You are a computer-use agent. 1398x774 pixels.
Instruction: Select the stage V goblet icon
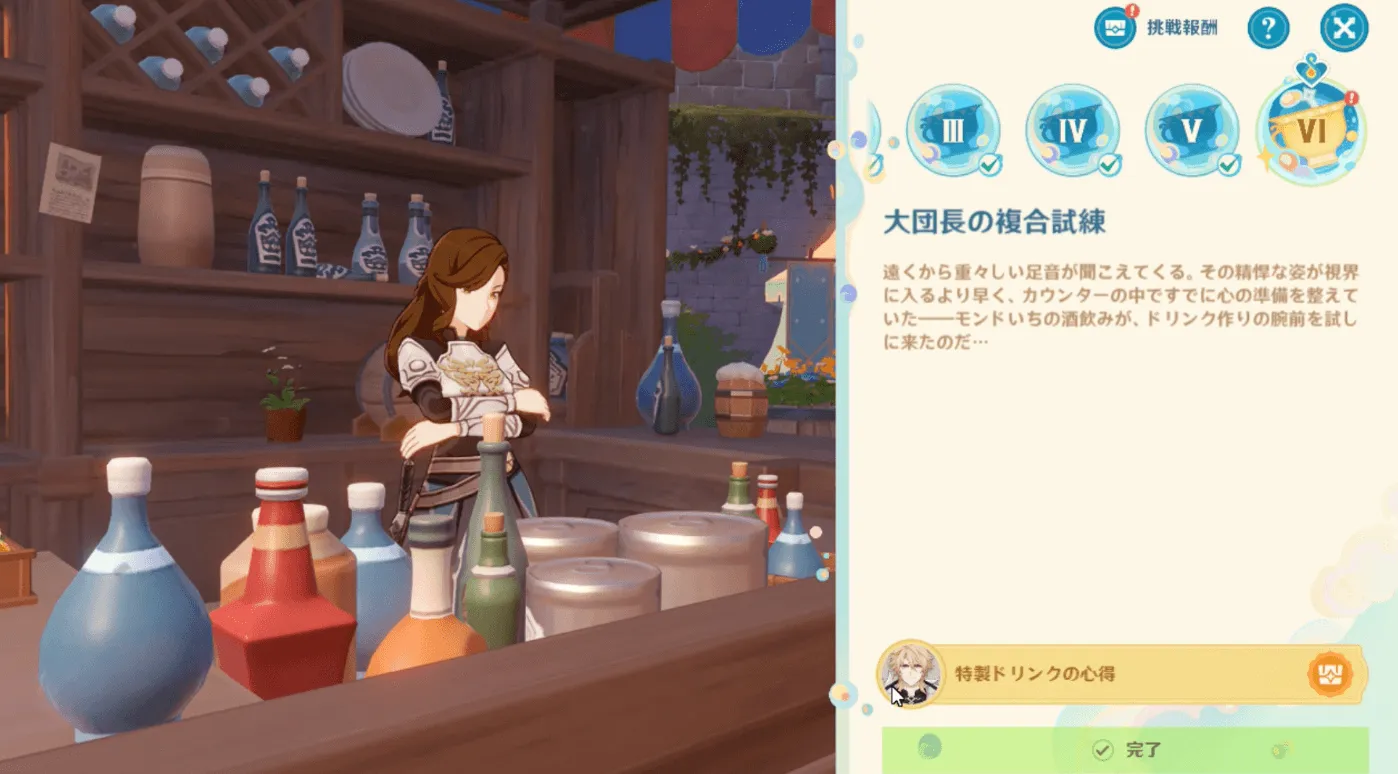pos(1193,128)
